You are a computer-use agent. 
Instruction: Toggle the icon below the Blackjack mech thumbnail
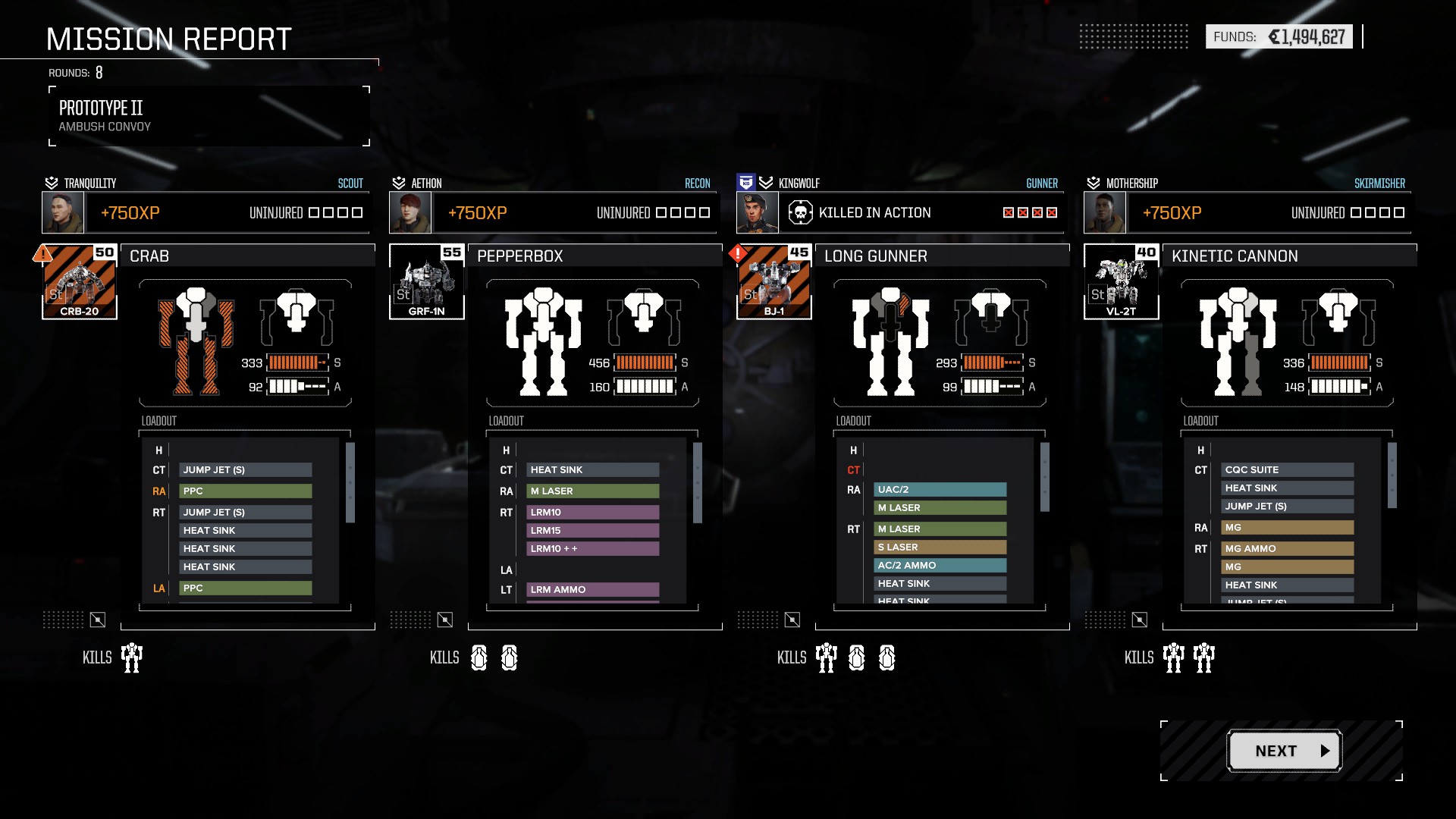792,620
